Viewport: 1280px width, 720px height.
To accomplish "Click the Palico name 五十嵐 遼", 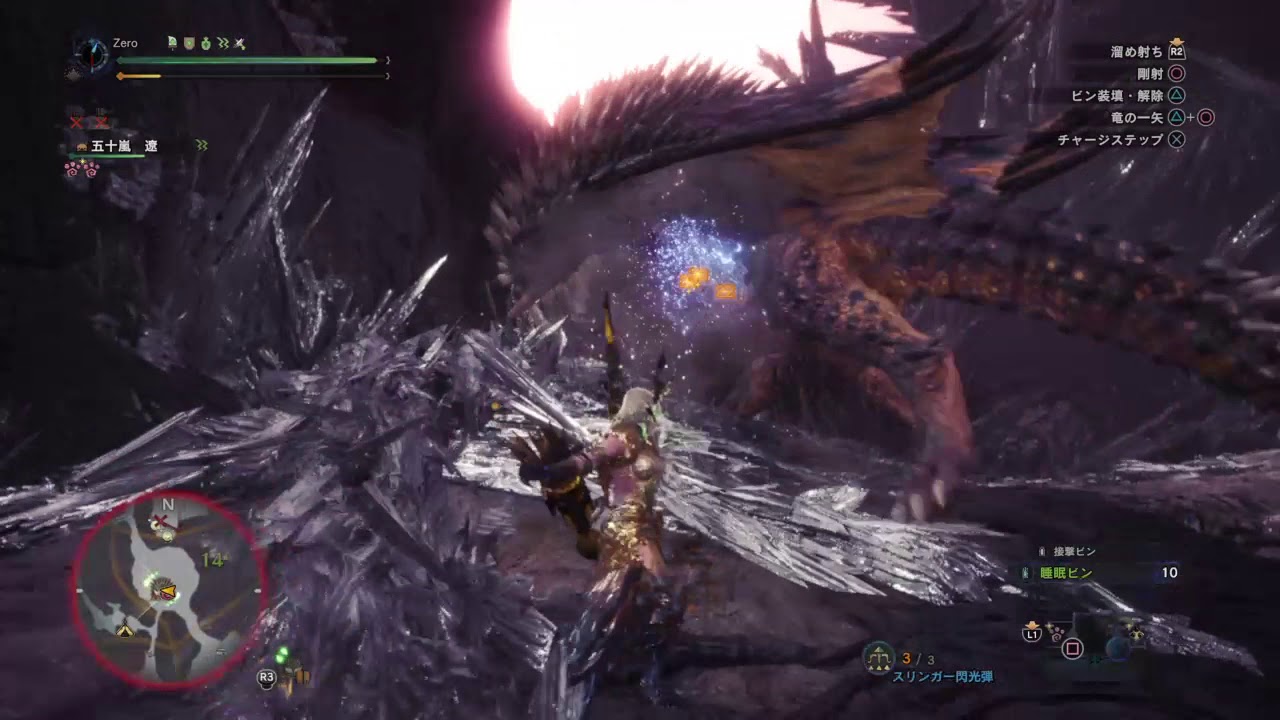I will pos(124,146).
